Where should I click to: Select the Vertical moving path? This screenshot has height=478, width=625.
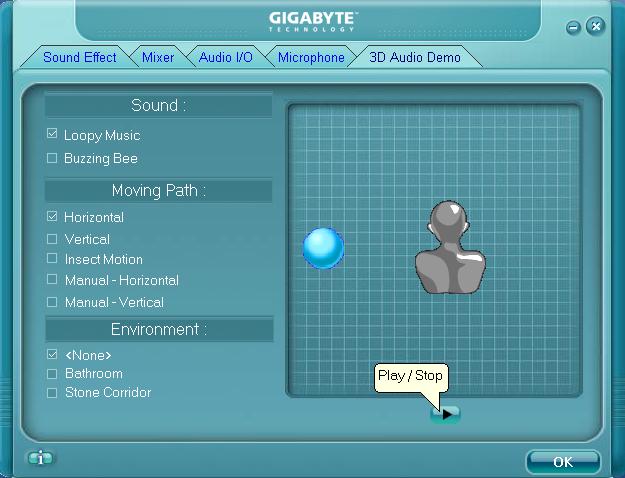coord(52,239)
